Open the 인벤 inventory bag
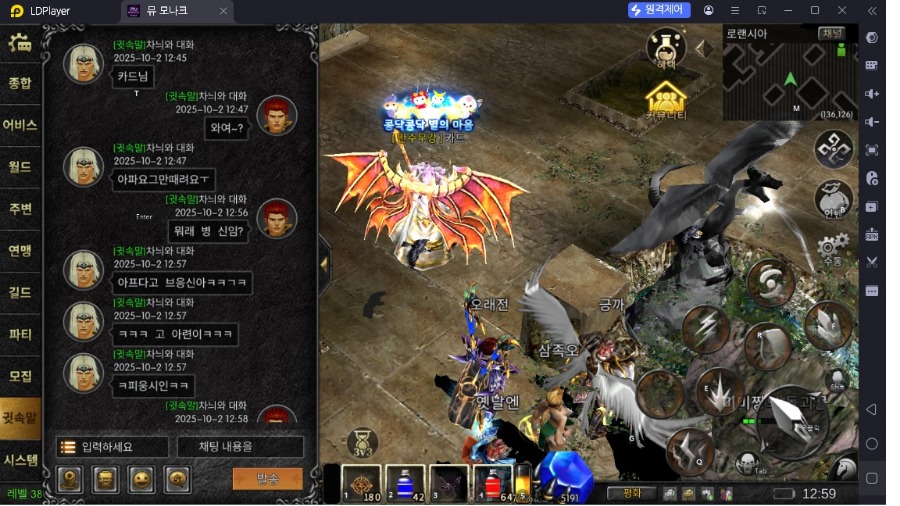 pos(832,200)
